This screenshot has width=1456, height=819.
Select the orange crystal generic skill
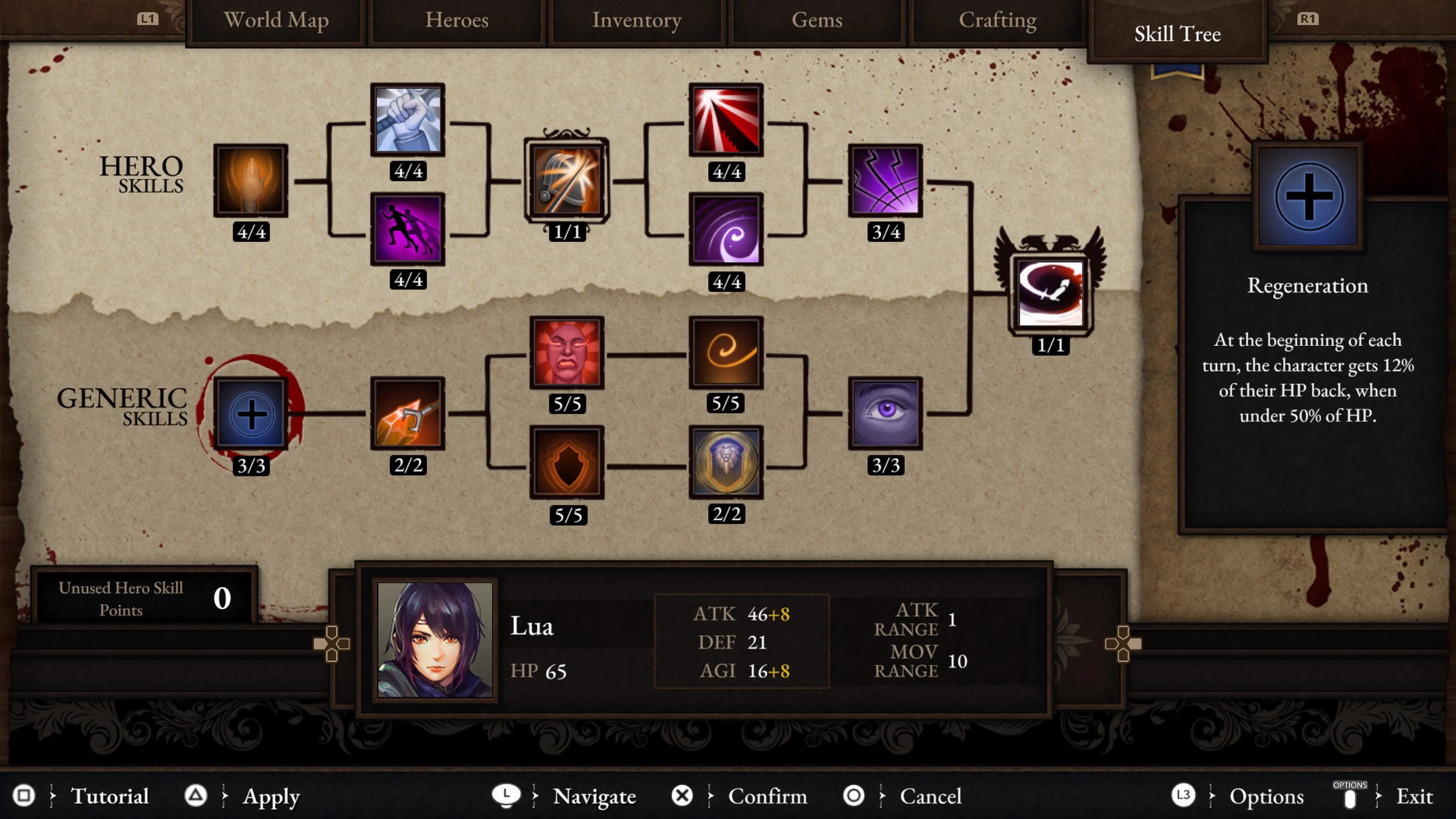[408, 414]
